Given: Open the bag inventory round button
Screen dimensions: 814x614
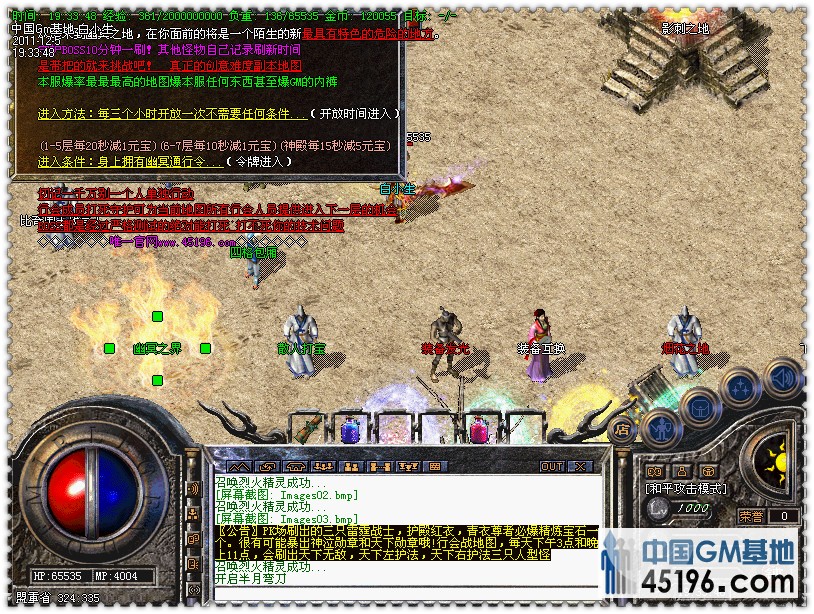Looking at the screenshot, I should point(700,408).
